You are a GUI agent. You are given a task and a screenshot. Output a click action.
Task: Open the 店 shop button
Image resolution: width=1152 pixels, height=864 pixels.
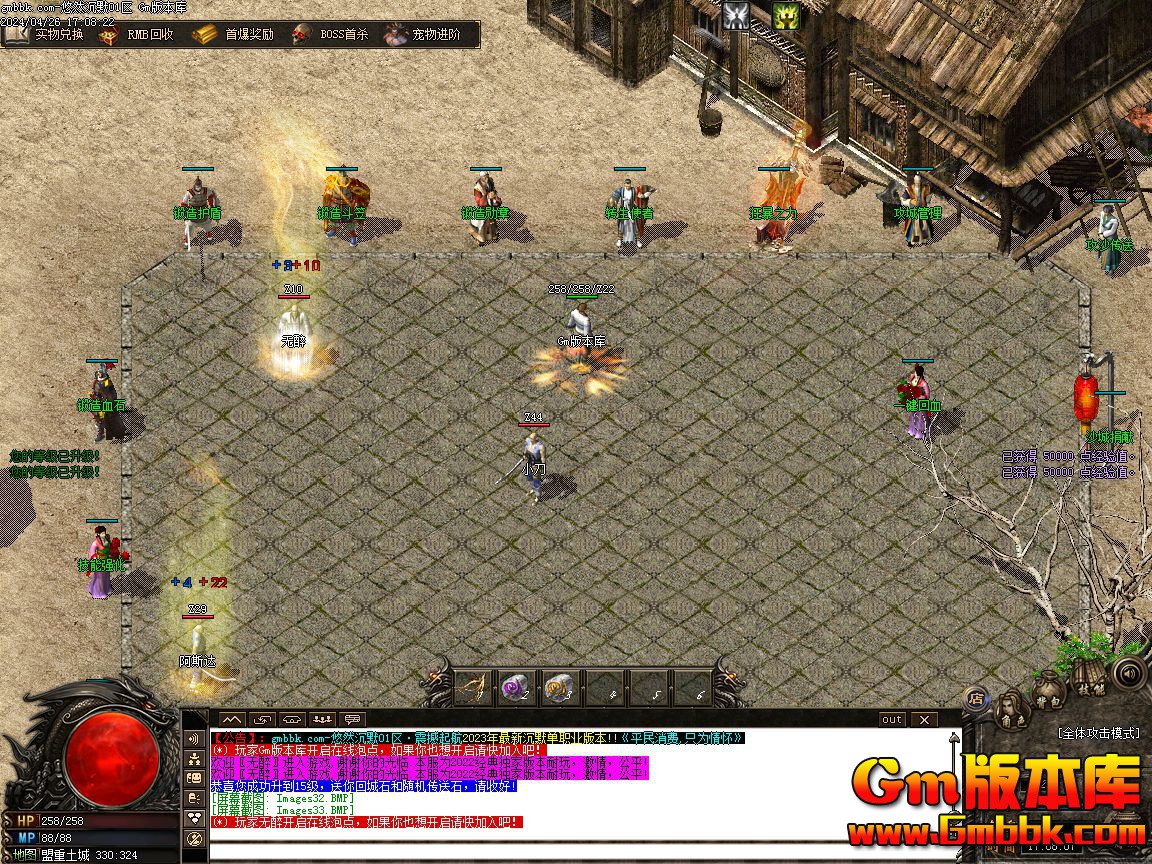pyautogui.click(x=976, y=698)
